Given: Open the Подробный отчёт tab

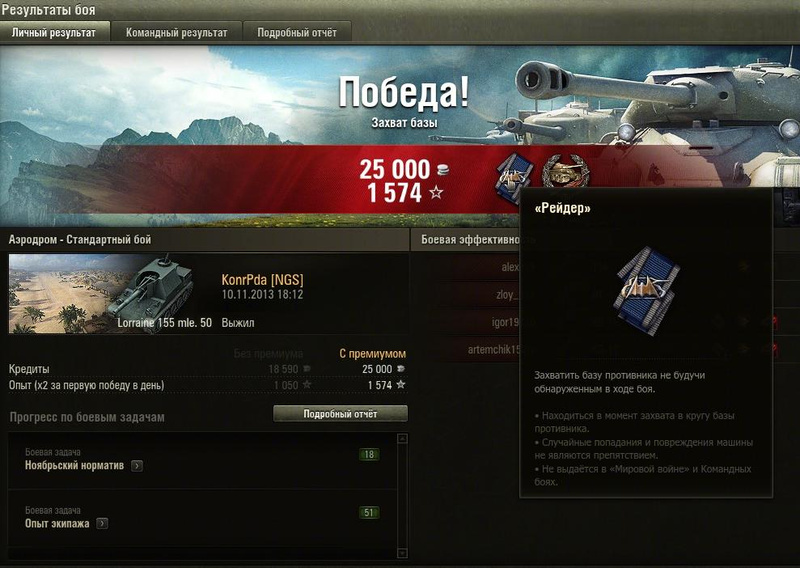Looking at the screenshot, I should coord(297,32).
